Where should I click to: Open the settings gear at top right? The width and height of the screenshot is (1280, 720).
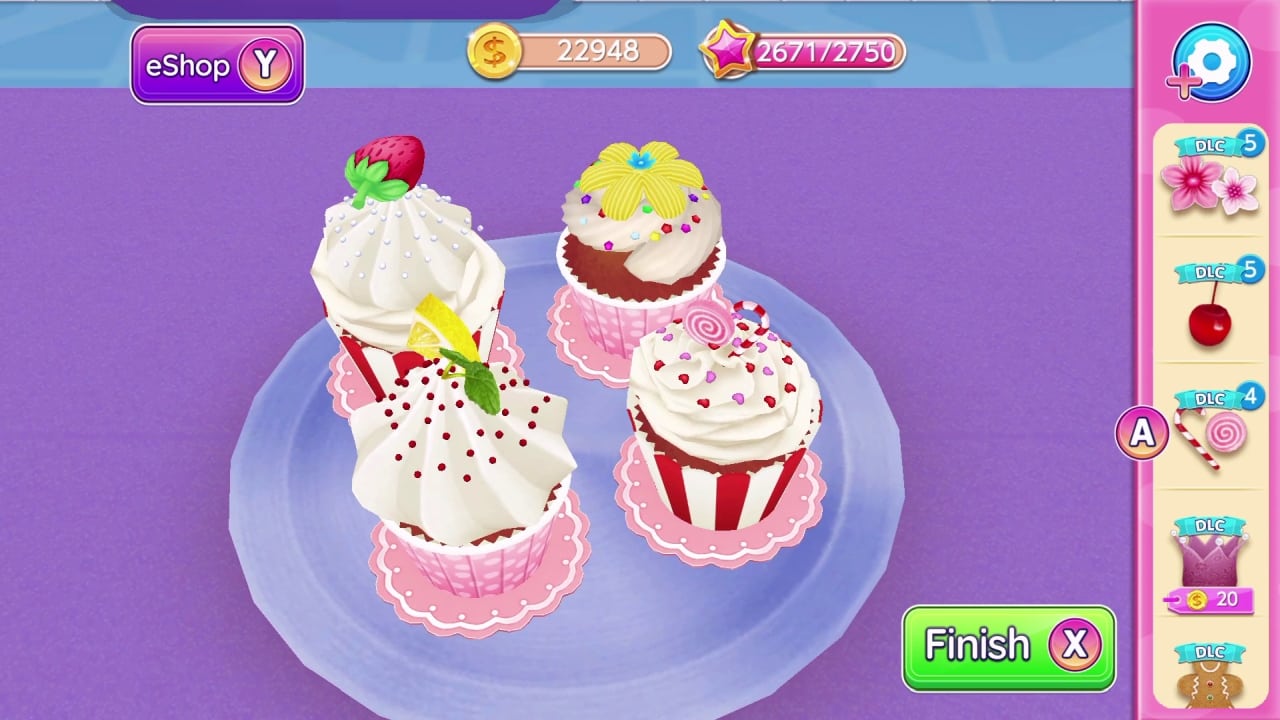click(1210, 62)
